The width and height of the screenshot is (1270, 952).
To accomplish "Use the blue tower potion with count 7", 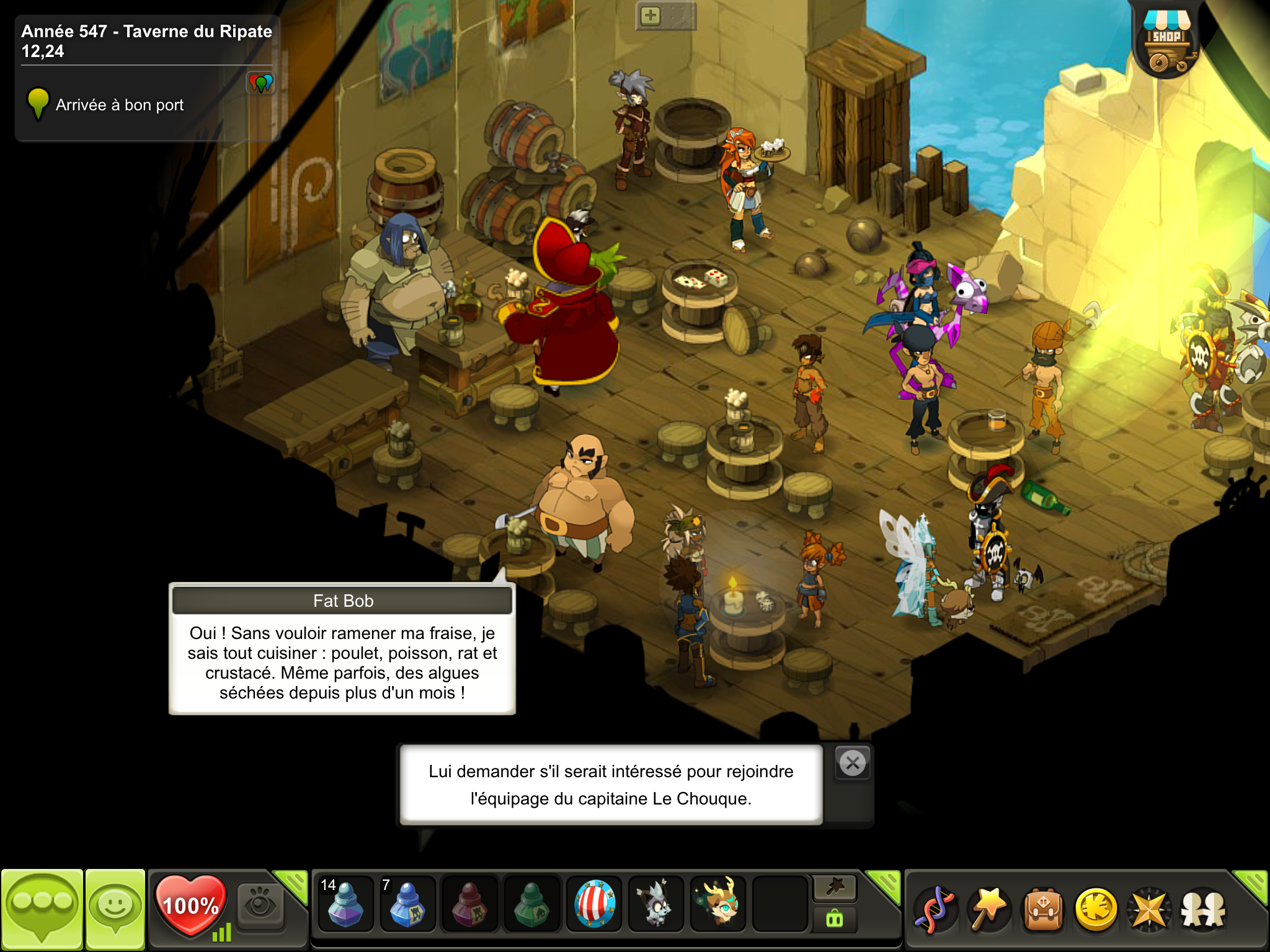I will tap(407, 904).
